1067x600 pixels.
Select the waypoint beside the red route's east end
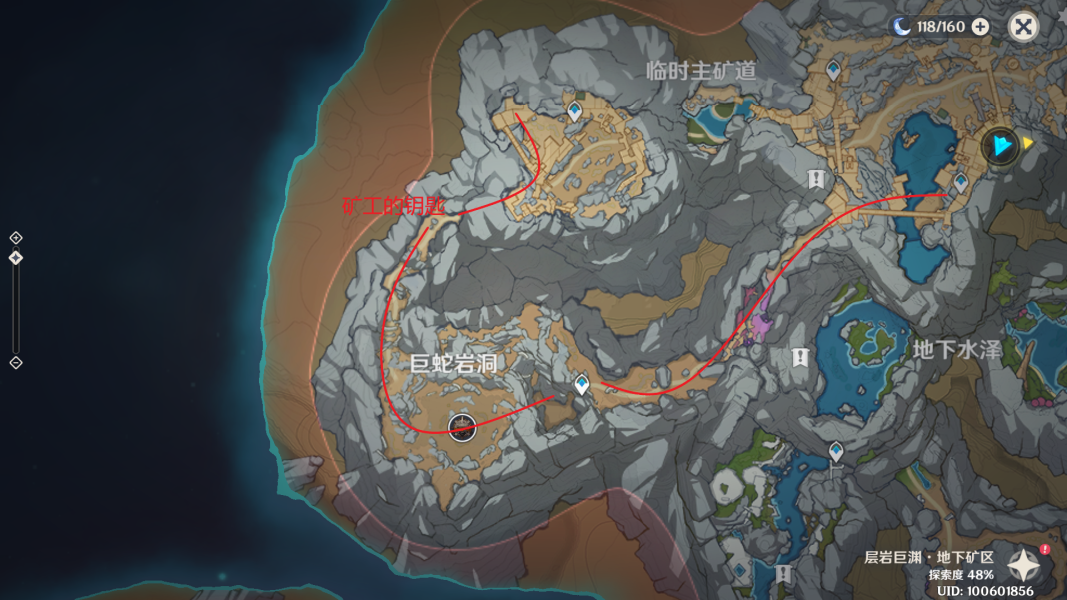click(x=961, y=183)
